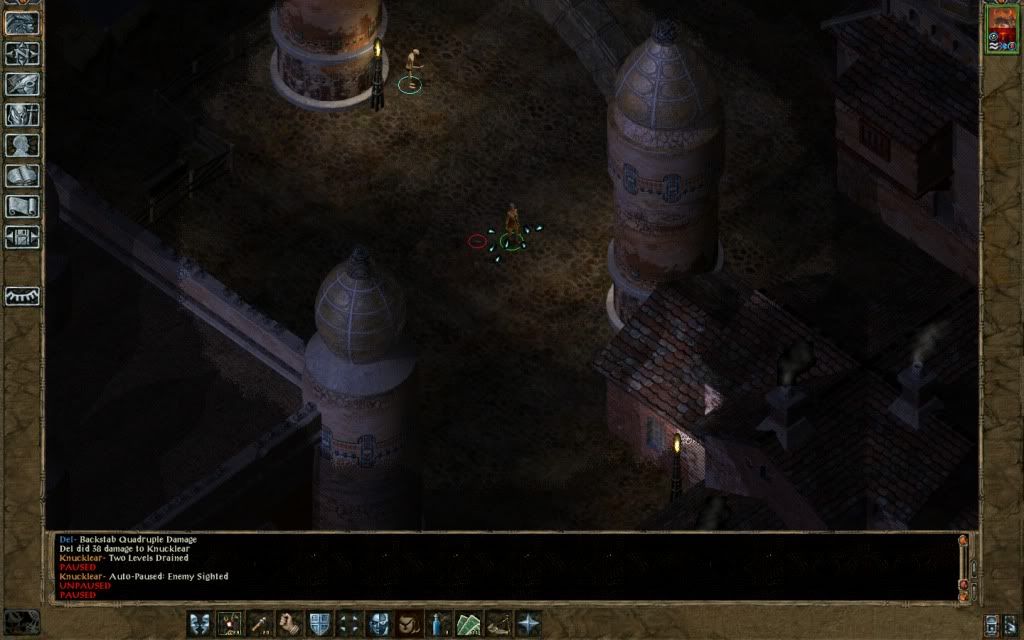The width and height of the screenshot is (1024, 640).
Task: Open special abilities with the star icon
Action: pos(528,624)
